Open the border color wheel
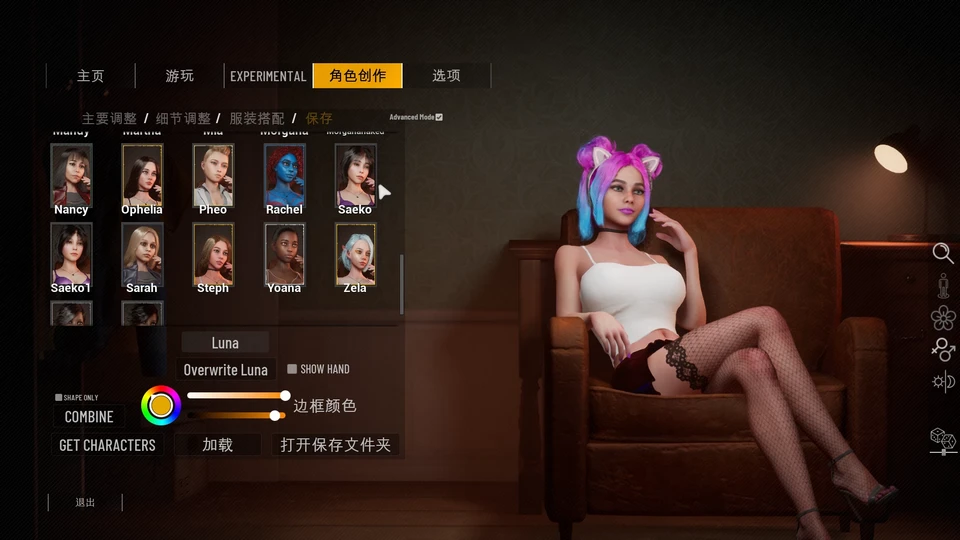This screenshot has height=540, width=960. click(x=161, y=405)
